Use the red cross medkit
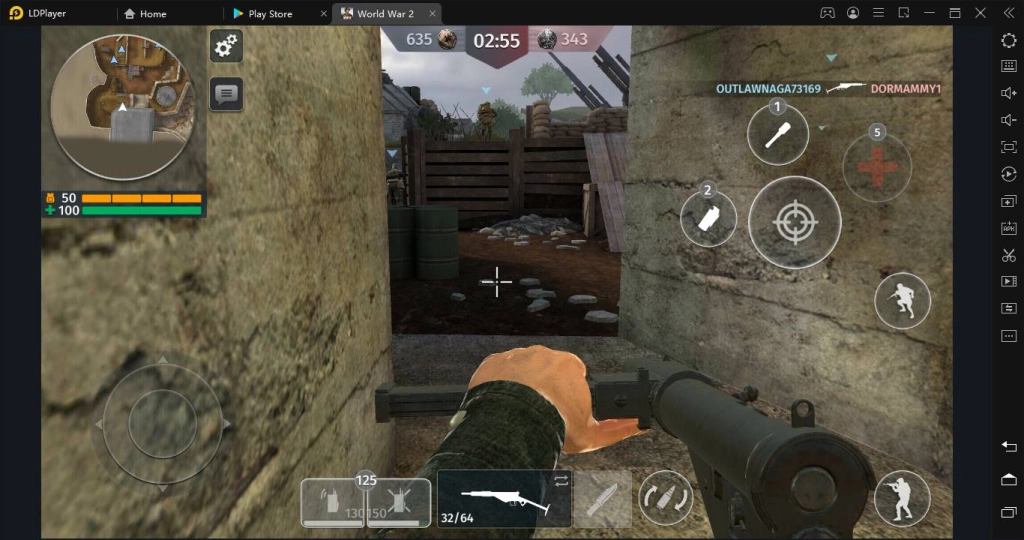Viewport: 1024px width, 540px height. click(877, 167)
